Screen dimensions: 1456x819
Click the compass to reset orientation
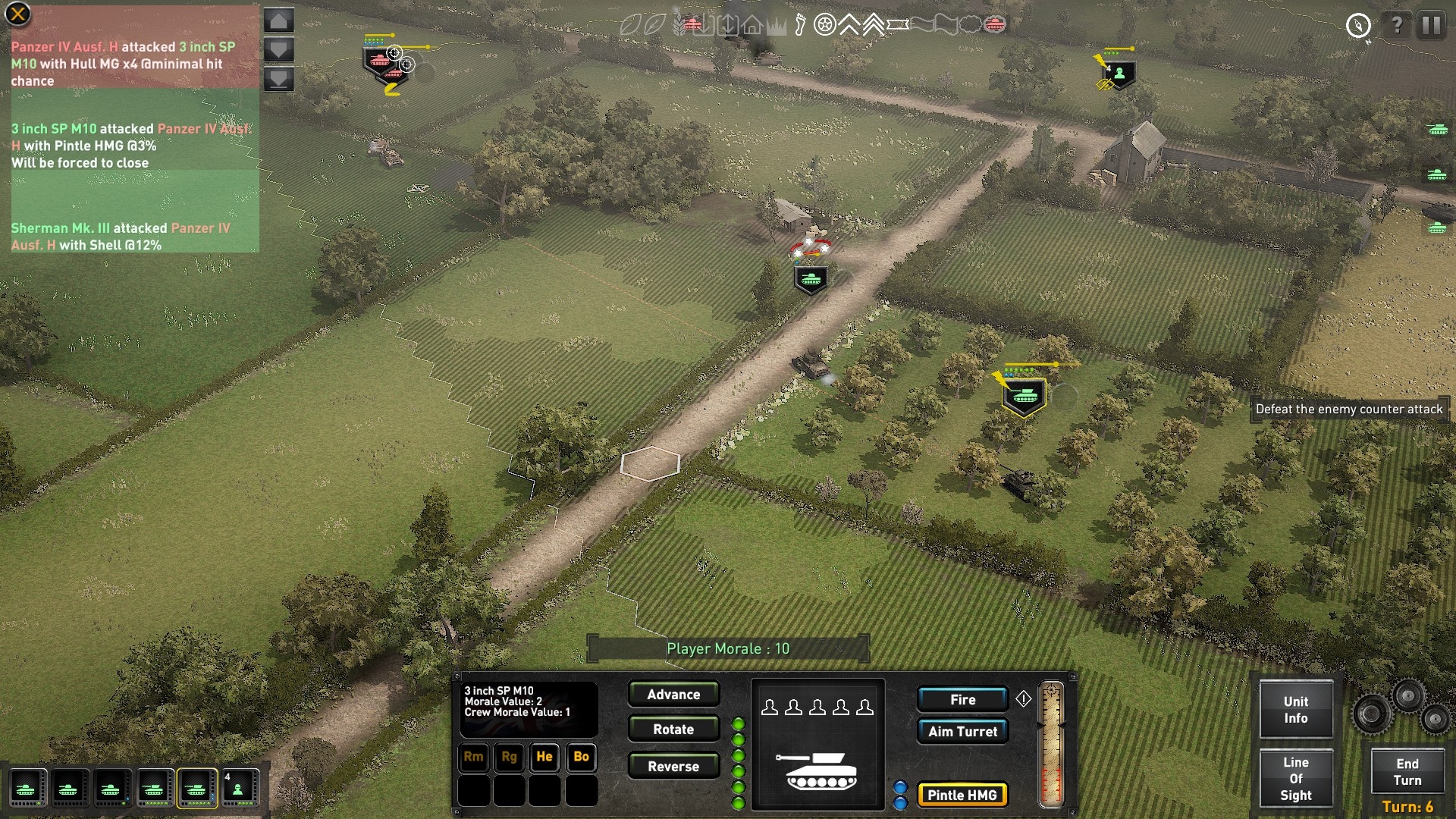pyautogui.click(x=1358, y=26)
